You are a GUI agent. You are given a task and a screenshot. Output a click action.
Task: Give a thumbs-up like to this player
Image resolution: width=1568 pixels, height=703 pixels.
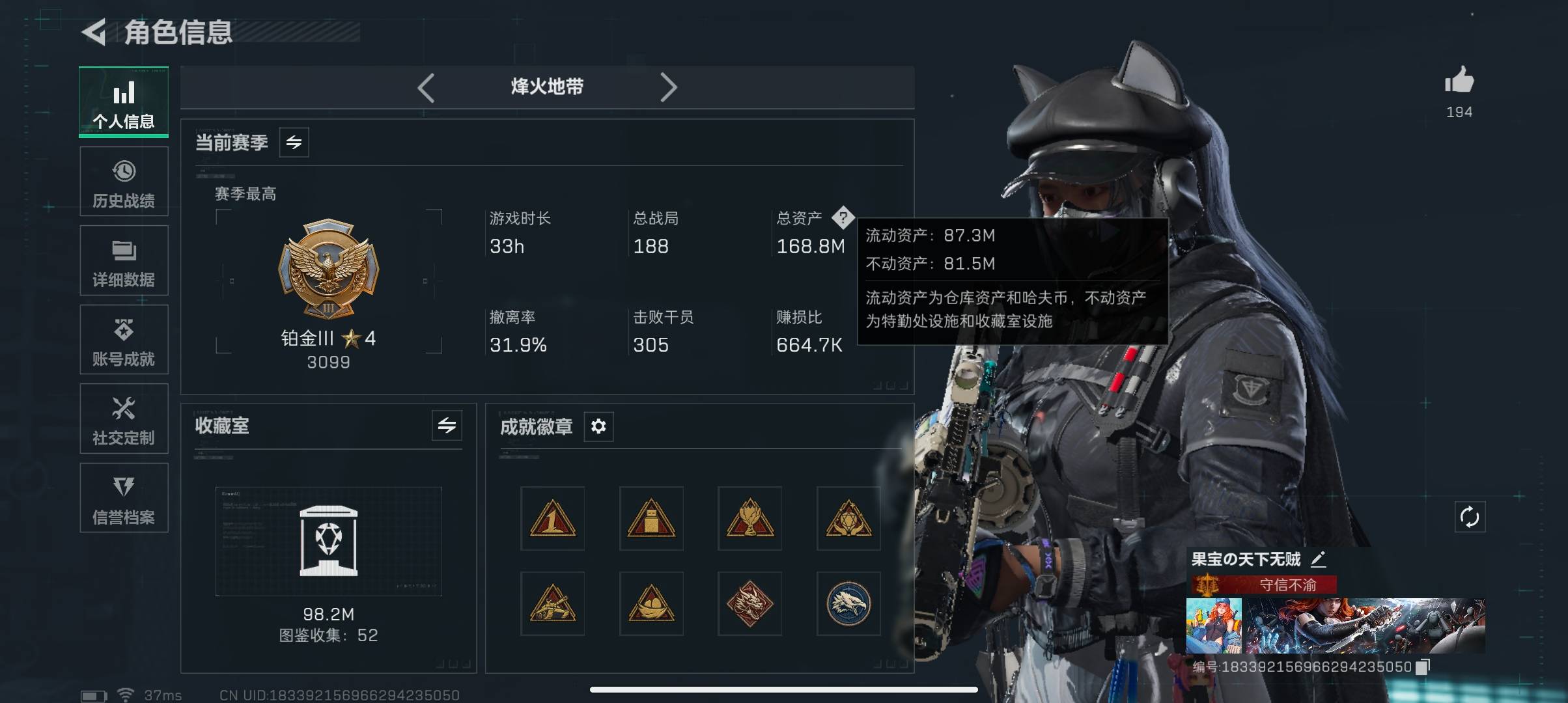[1459, 81]
